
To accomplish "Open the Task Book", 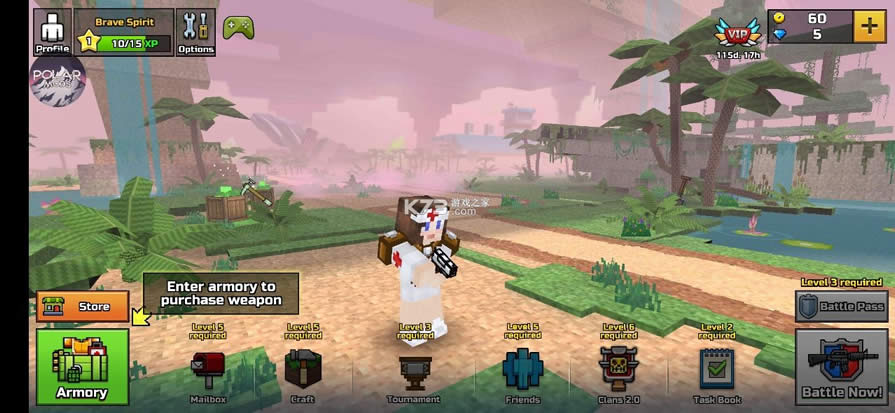I will pyautogui.click(x=717, y=373).
